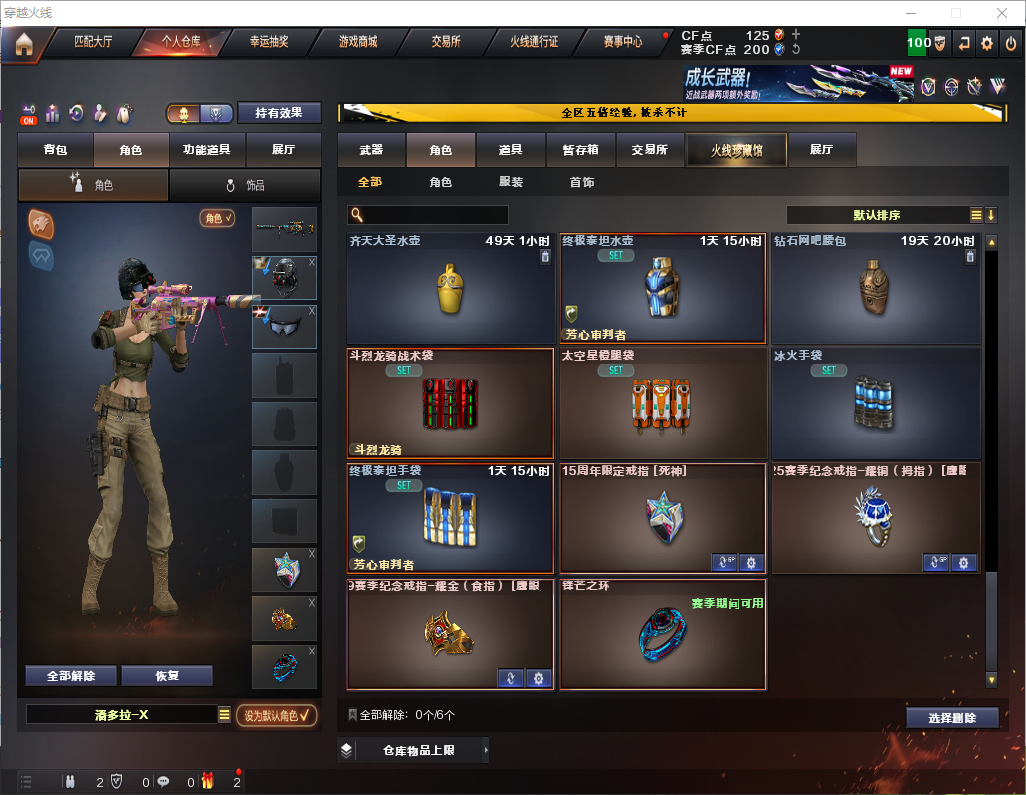Open the 赛事中心 events center

622,42
